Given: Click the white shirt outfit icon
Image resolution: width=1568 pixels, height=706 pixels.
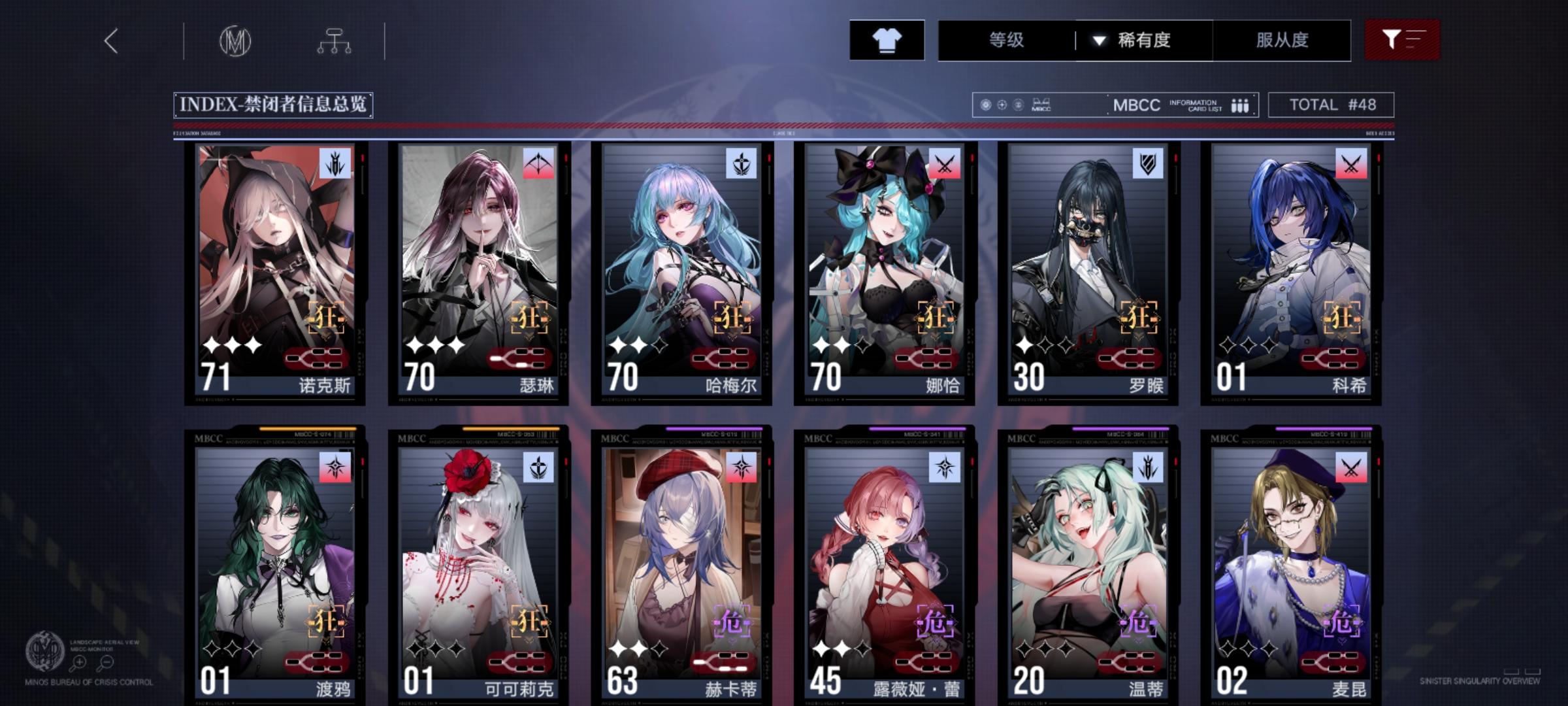Looking at the screenshot, I should pyautogui.click(x=887, y=41).
